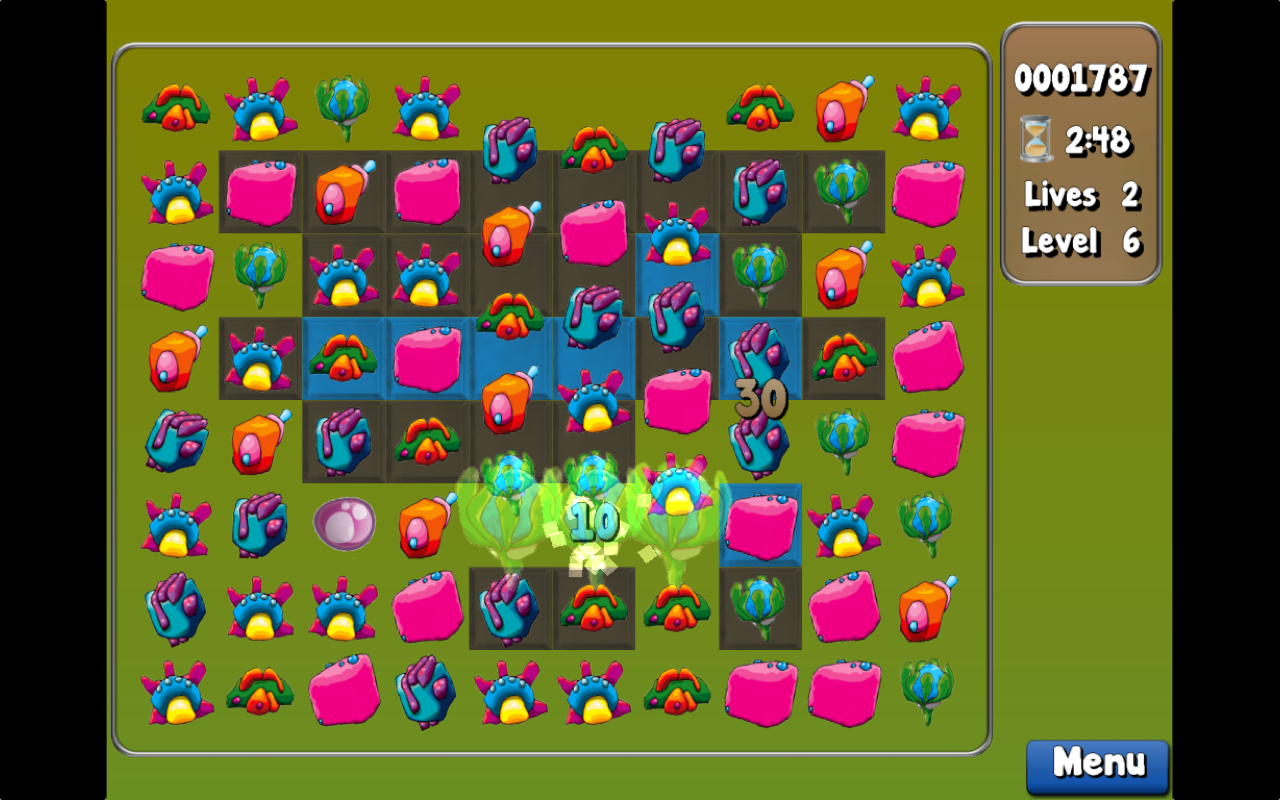Screen dimensions: 1280x800
Task: Click the purple hand creature in the bottom row
Action: tap(427, 690)
